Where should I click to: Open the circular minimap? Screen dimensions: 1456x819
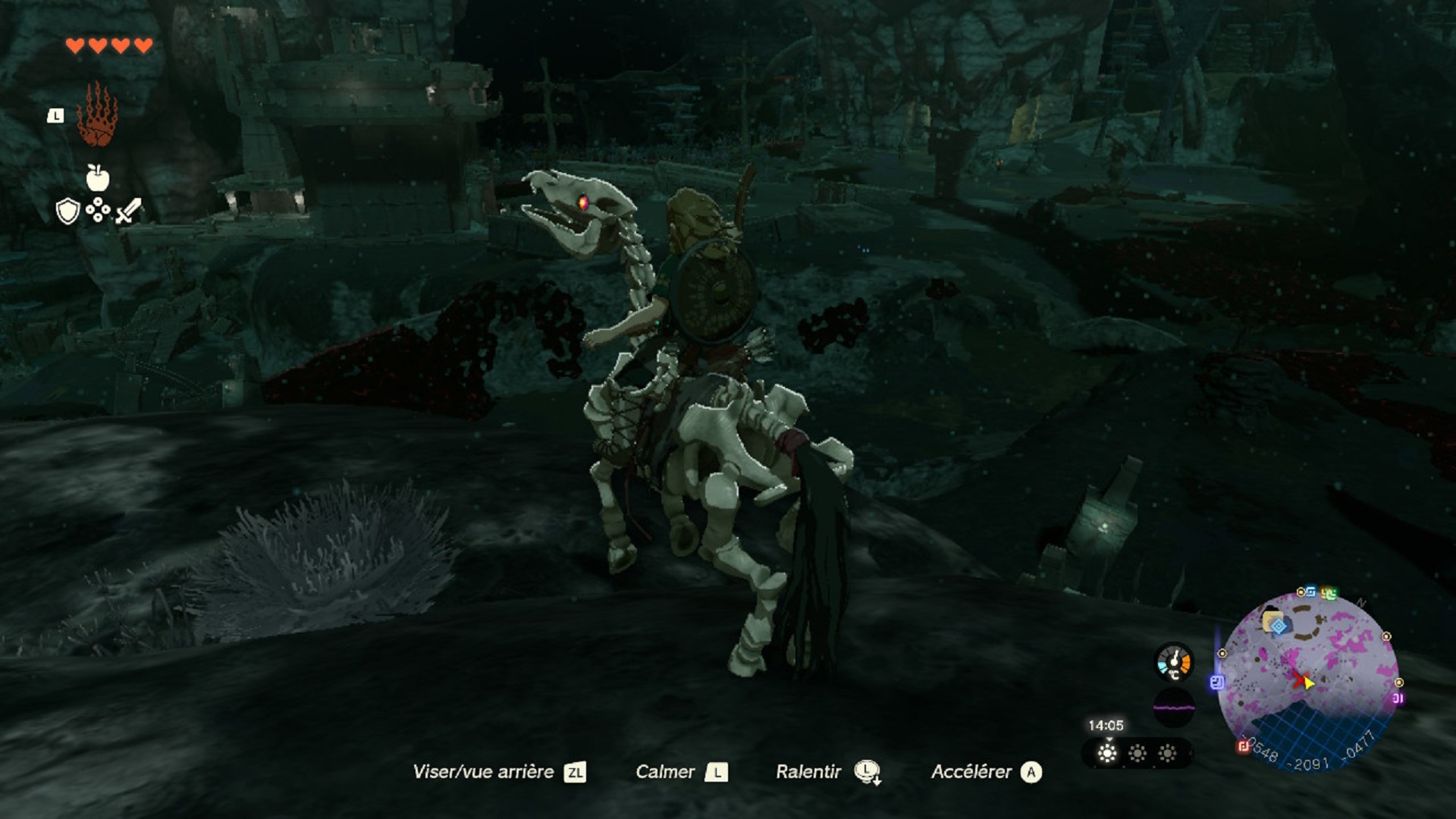click(x=1308, y=680)
